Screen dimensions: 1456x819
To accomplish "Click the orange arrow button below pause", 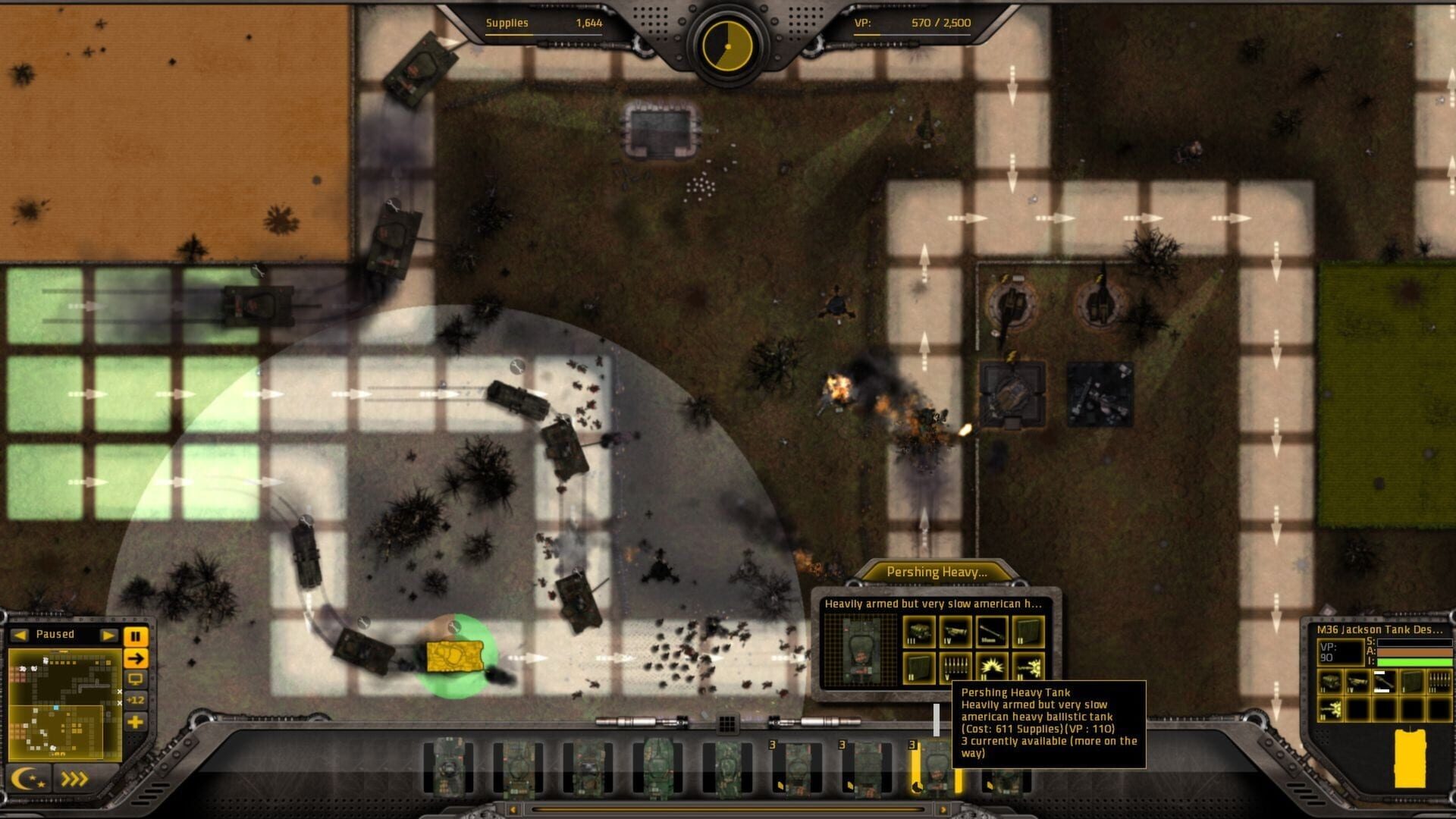I will [x=136, y=658].
